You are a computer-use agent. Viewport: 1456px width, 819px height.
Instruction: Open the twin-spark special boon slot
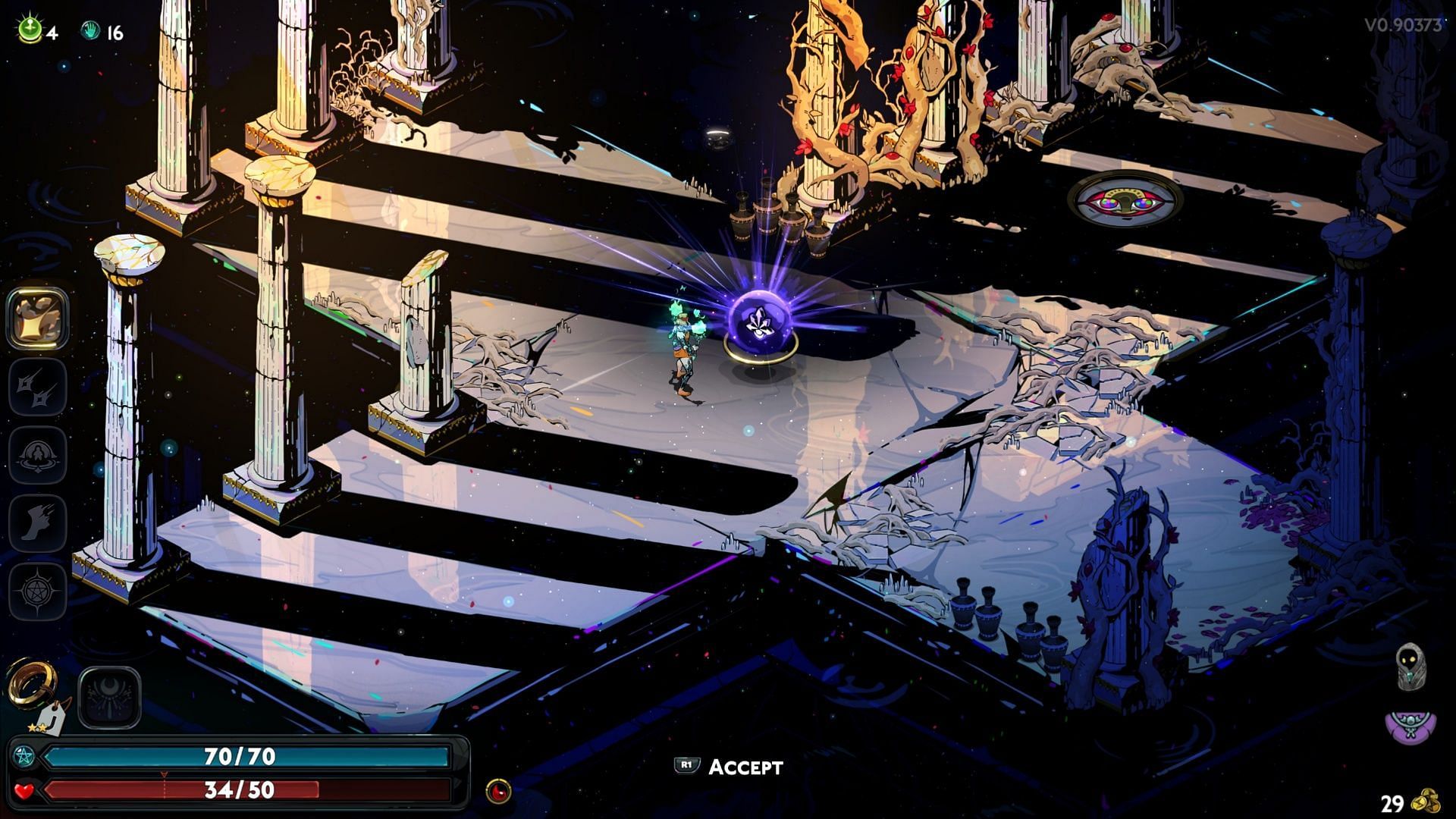pos(37,388)
